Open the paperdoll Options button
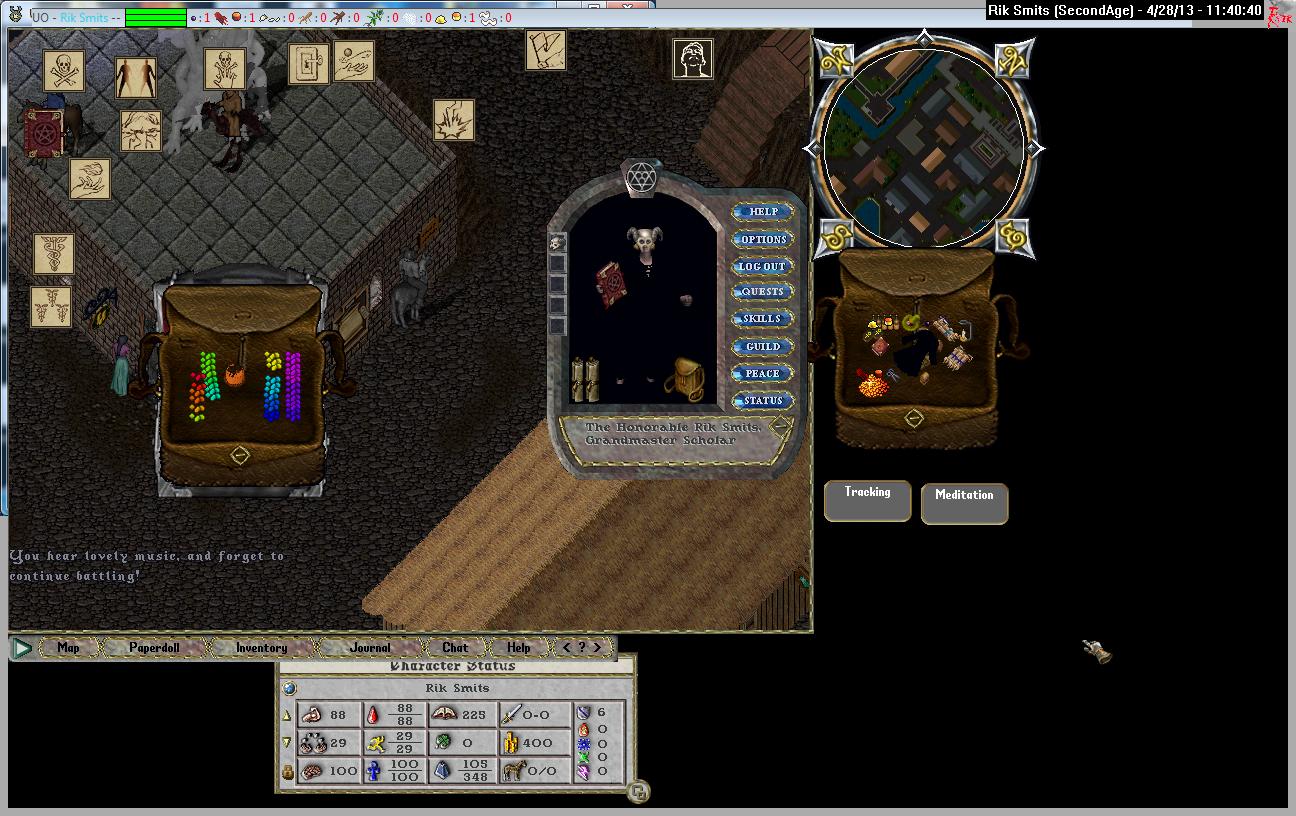 point(763,239)
